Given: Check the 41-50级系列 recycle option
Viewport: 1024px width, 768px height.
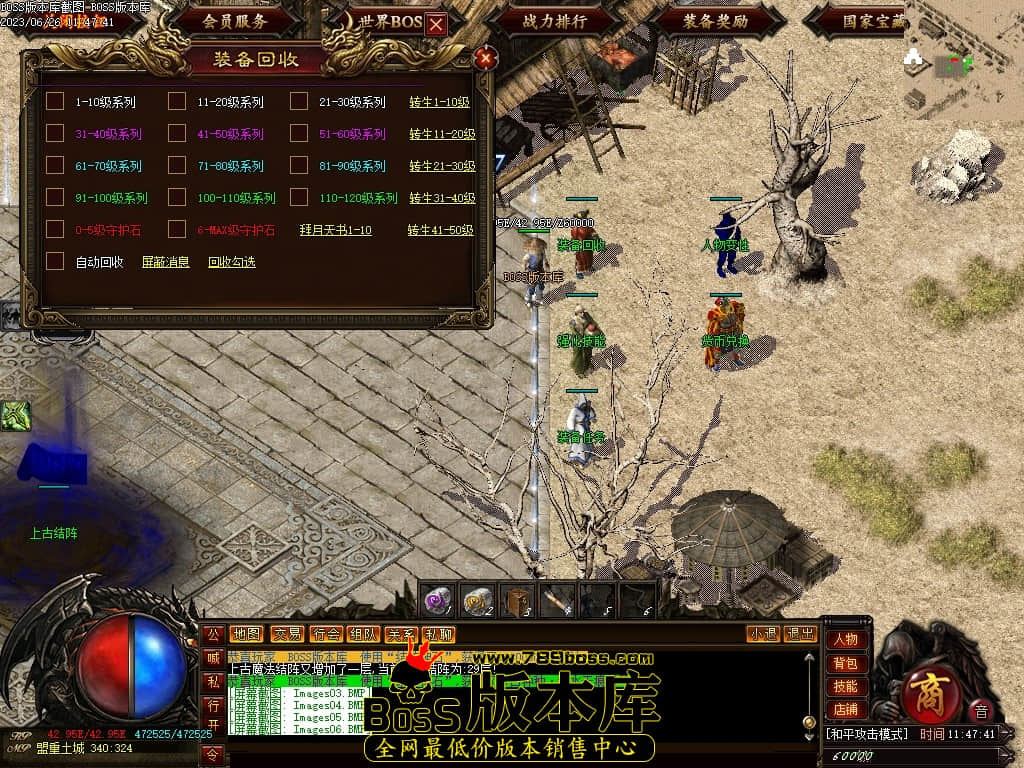Looking at the screenshot, I should tap(177, 133).
